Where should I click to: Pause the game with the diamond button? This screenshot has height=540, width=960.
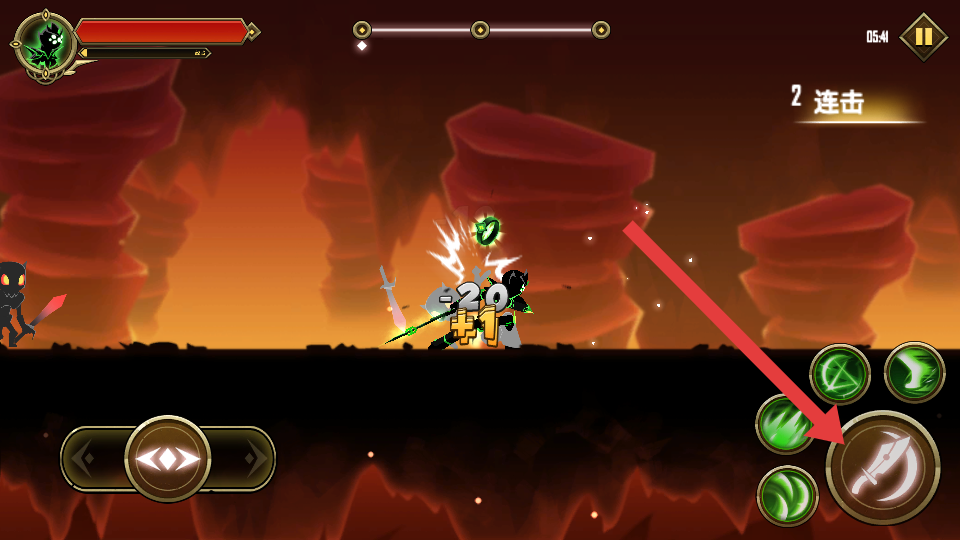point(923,37)
